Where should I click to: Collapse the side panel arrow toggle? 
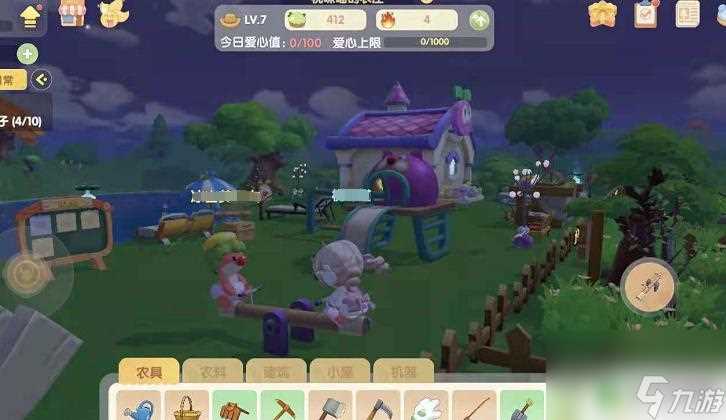[41, 80]
